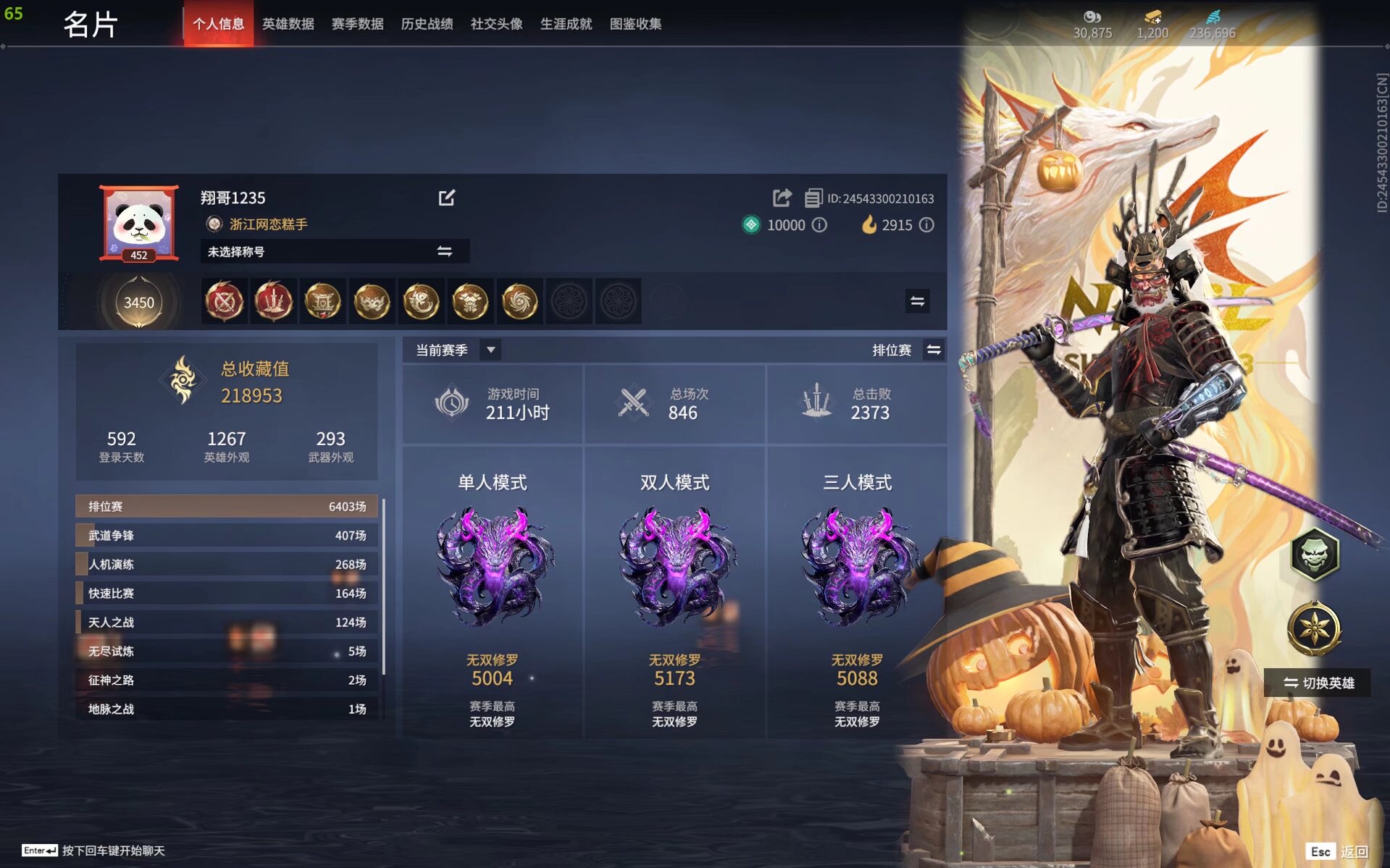Open the 当前赛季 season dropdown

pyautogui.click(x=490, y=350)
